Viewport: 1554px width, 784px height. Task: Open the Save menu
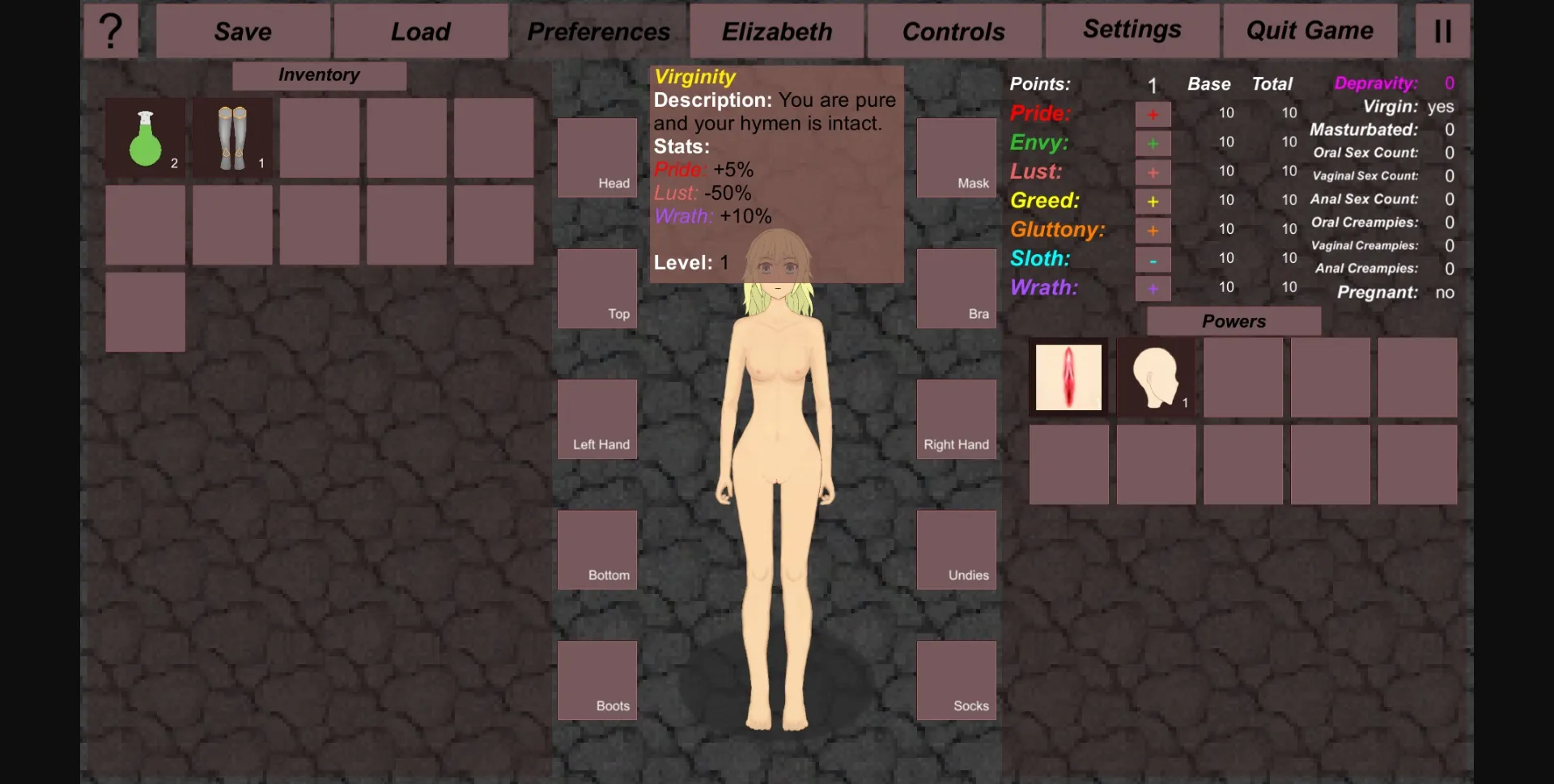click(242, 31)
